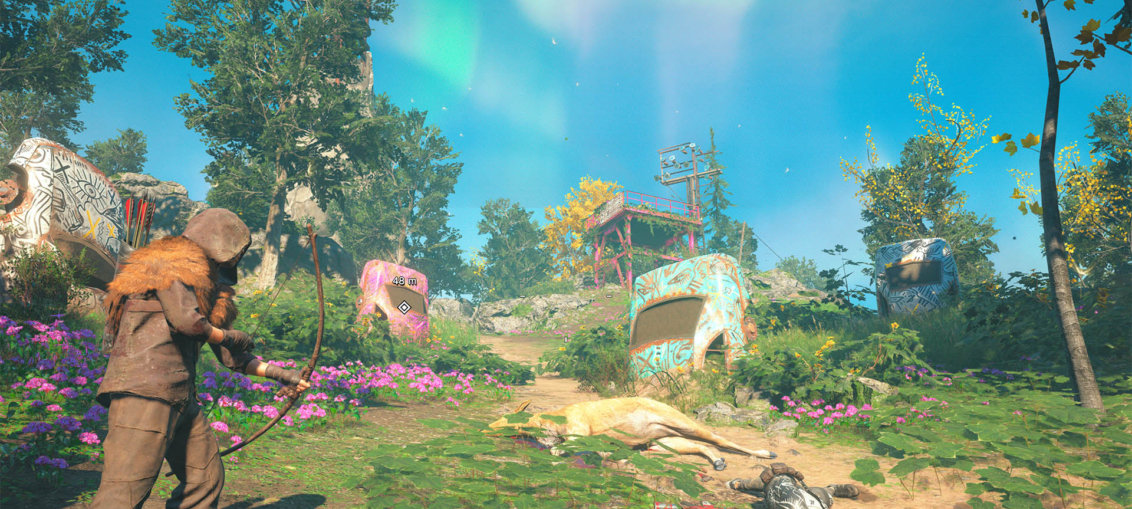Click the diamond objective waypoint marker

(404, 307)
